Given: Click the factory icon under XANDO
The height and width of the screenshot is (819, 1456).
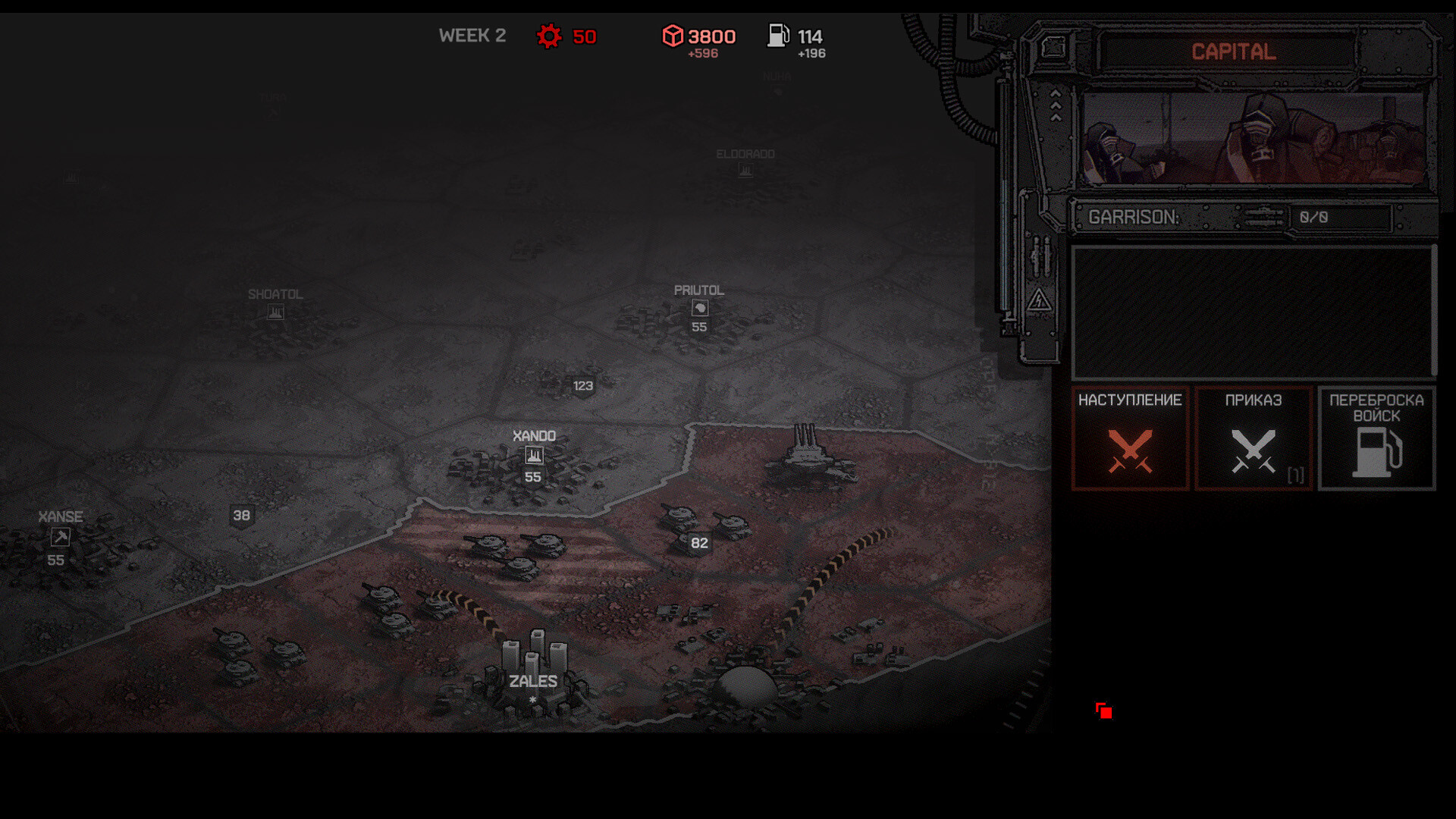Looking at the screenshot, I should coord(535,455).
